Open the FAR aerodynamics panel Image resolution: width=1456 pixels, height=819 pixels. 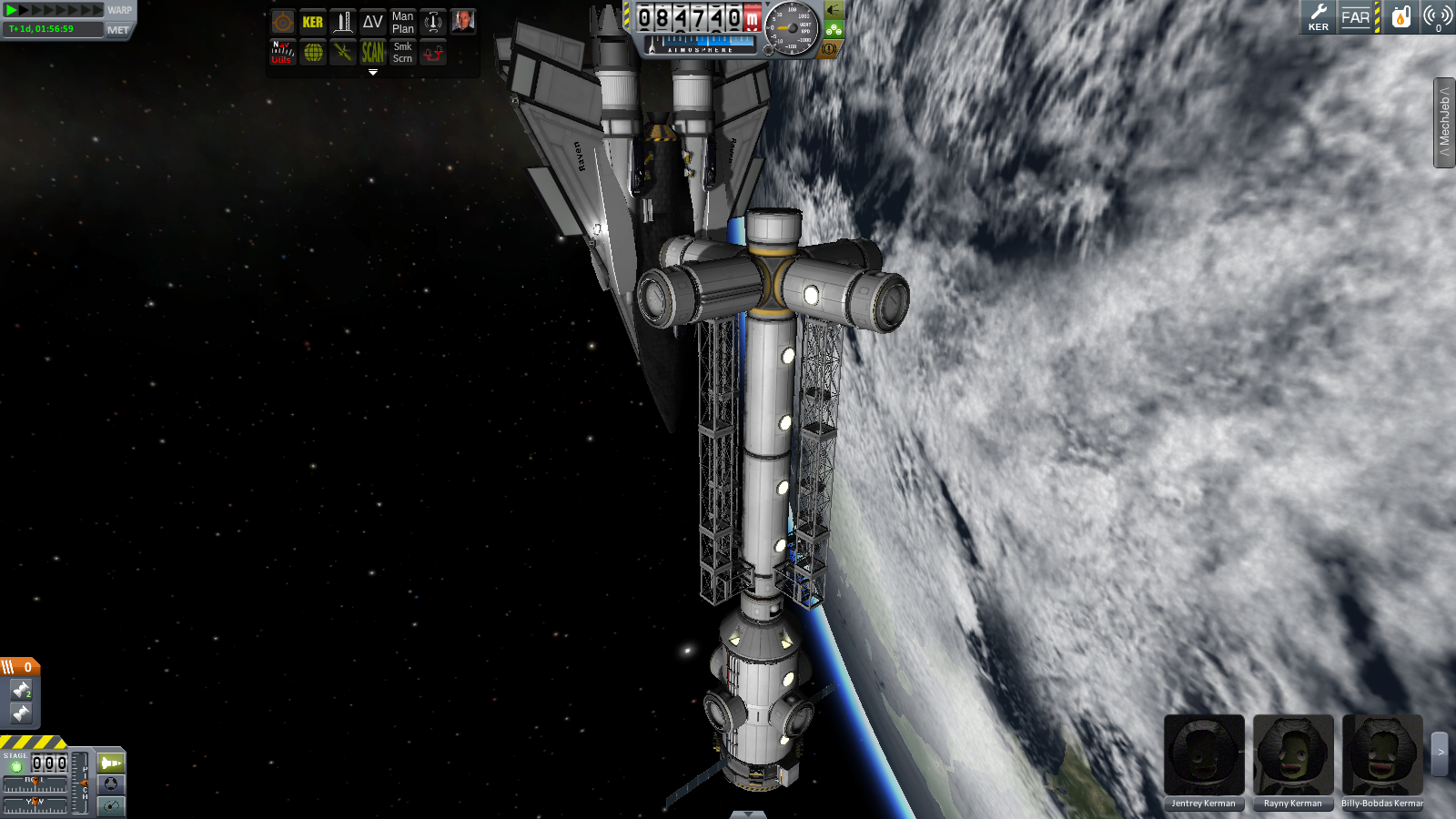(1355, 17)
